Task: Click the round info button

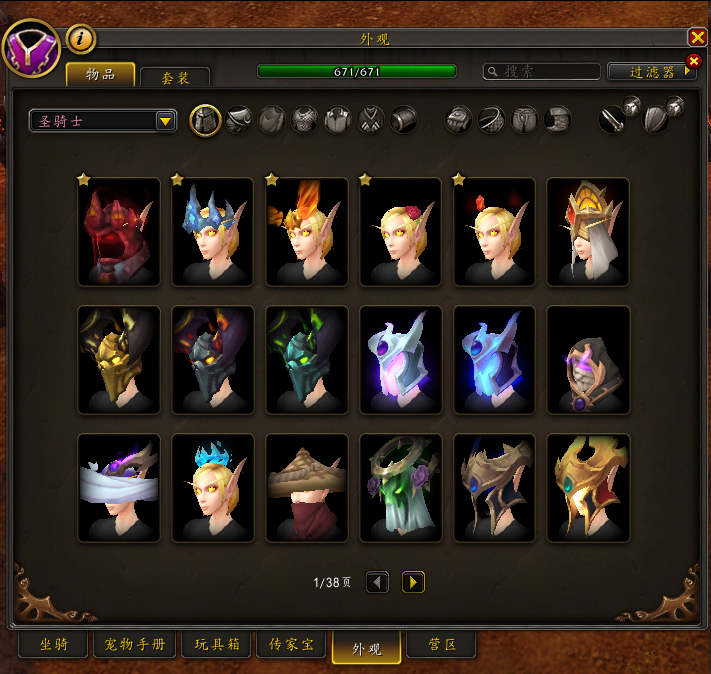Action: coord(81,39)
